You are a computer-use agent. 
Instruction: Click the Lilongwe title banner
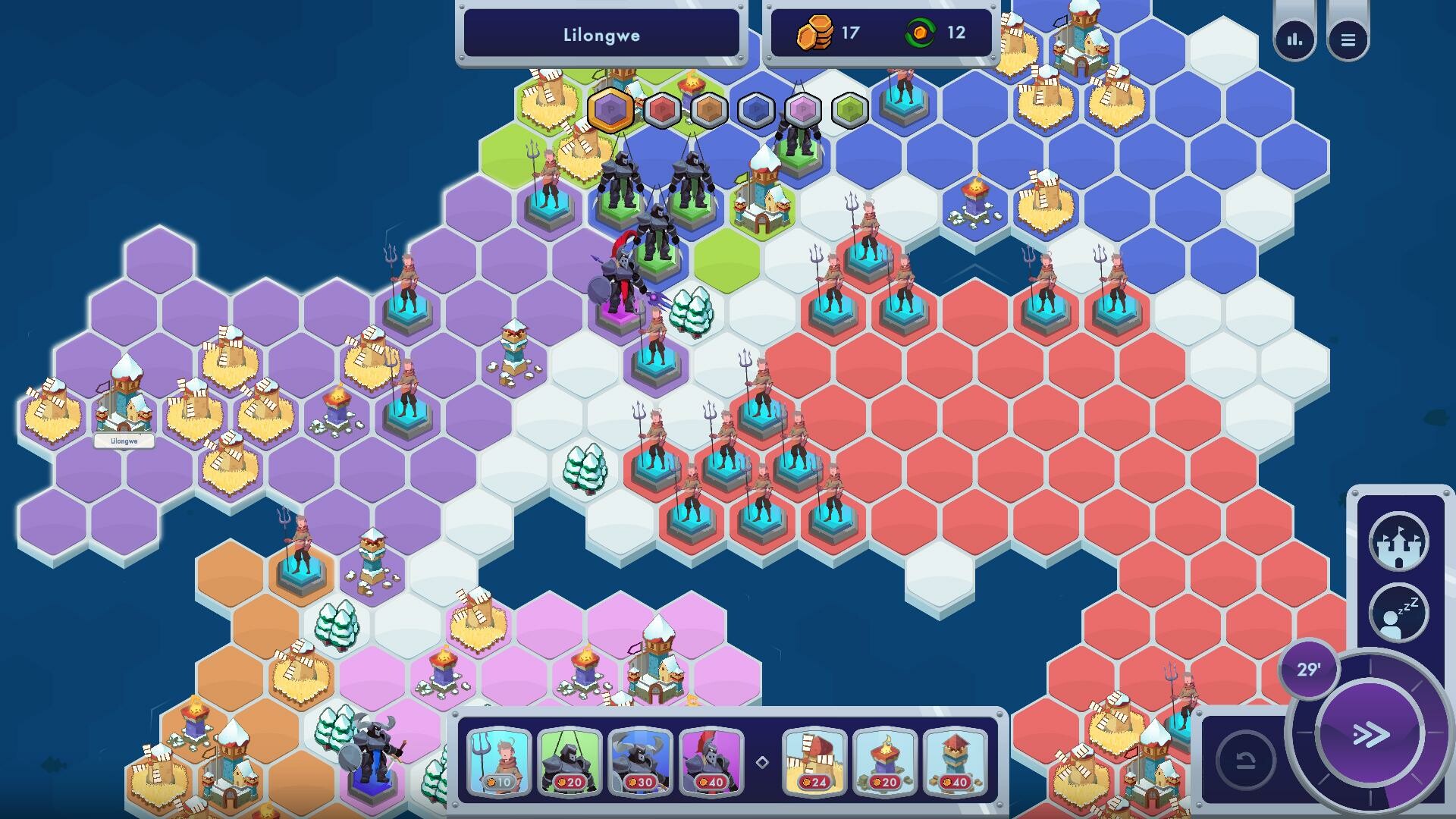[x=601, y=34]
